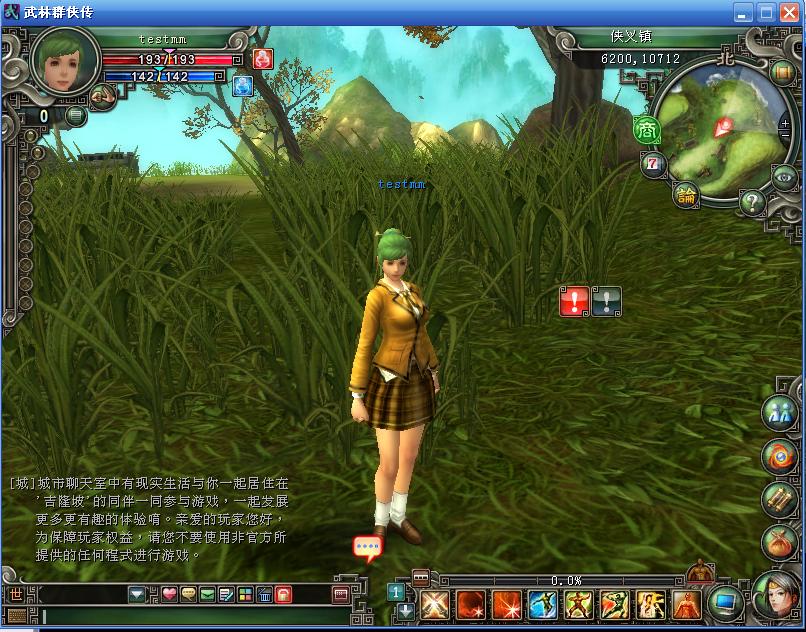Open the 論 forum button
Image resolution: width=806 pixels, height=632 pixels.
click(686, 194)
